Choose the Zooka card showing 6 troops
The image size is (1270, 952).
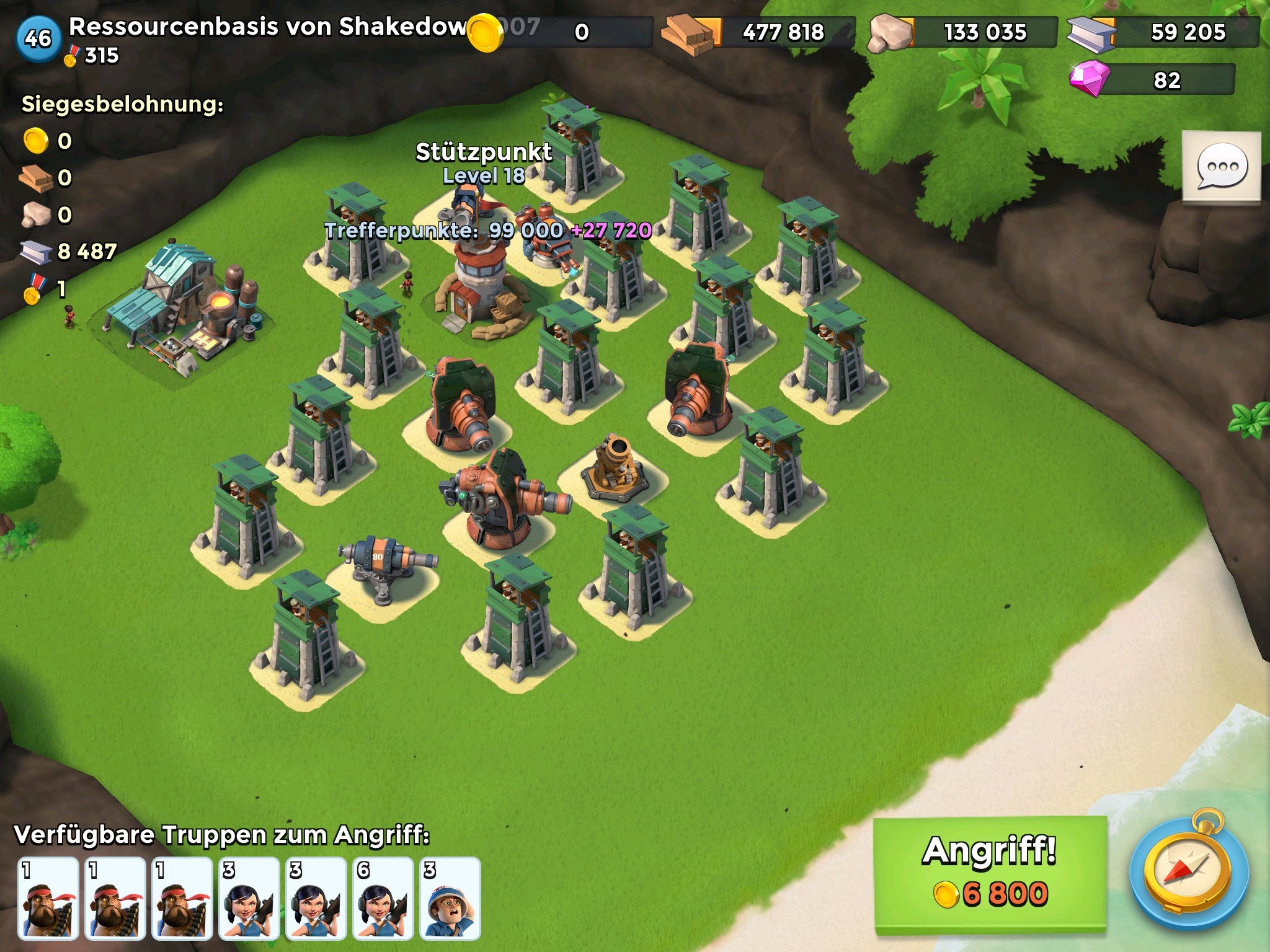pyautogui.click(x=383, y=897)
